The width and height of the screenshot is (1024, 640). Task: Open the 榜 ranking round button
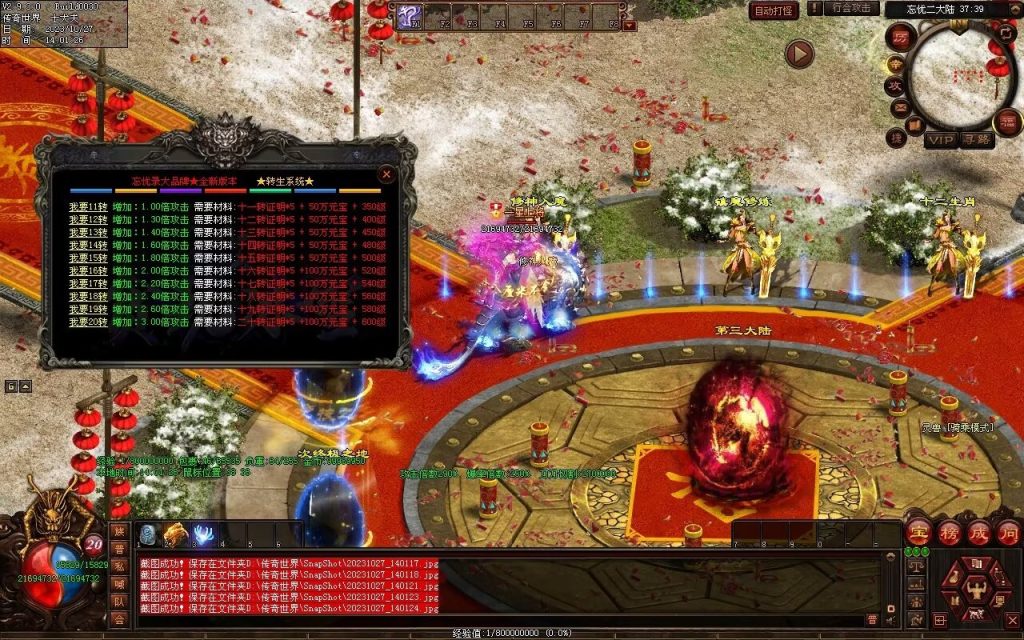tap(947, 532)
